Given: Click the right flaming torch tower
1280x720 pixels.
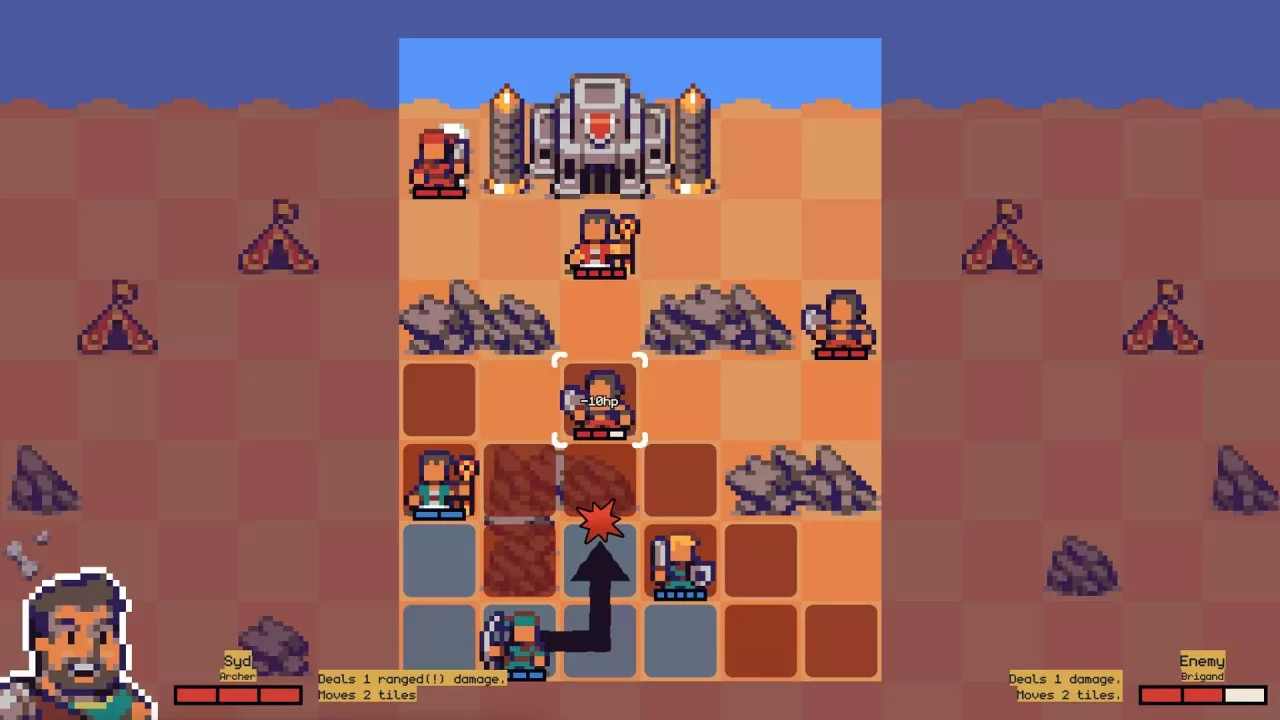Looking at the screenshot, I should (692, 140).
